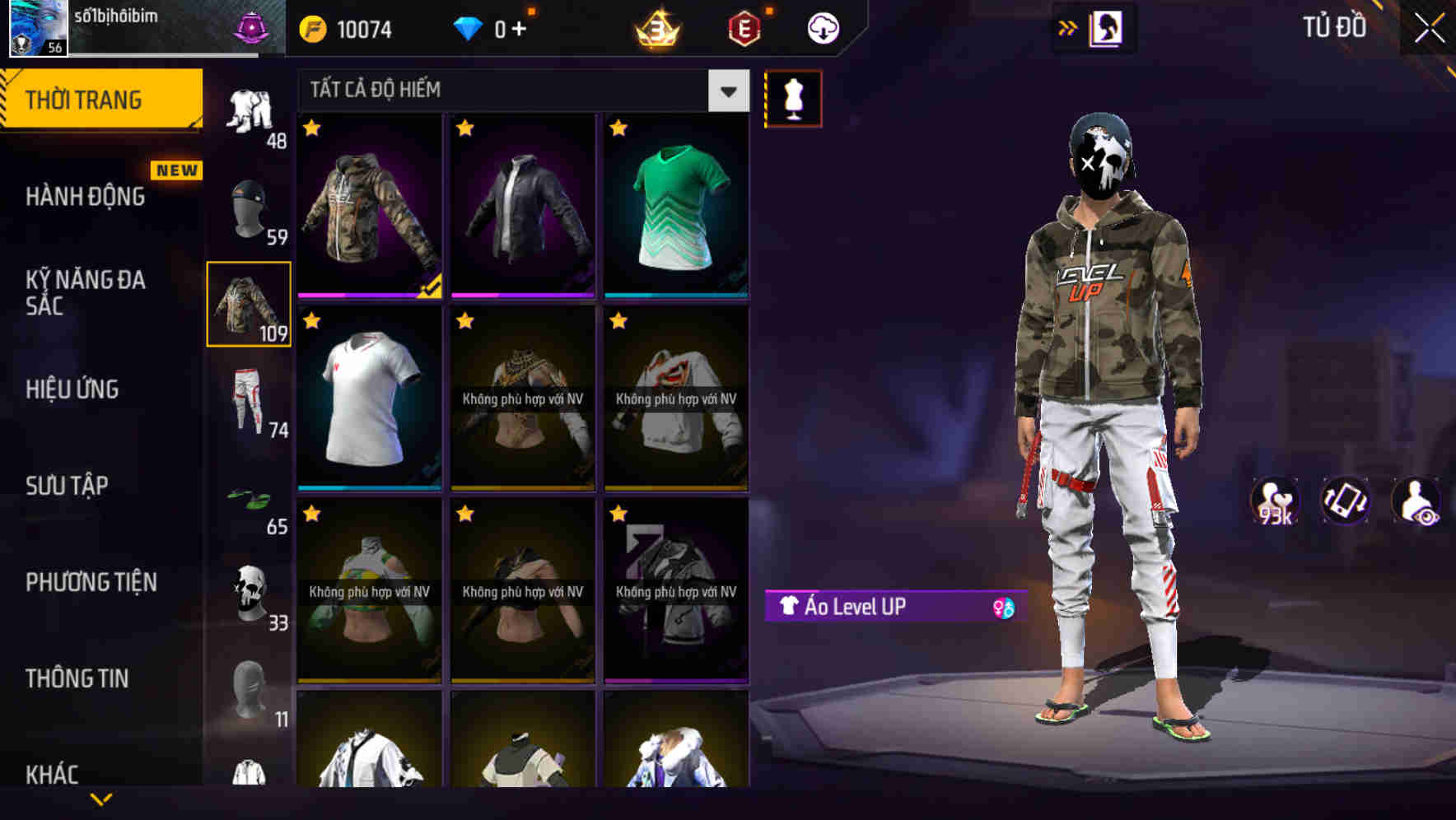Viewport: 1456px width, 820px height.
Task: Open the Phương Tiện menu section
Action: click(91, 582)
